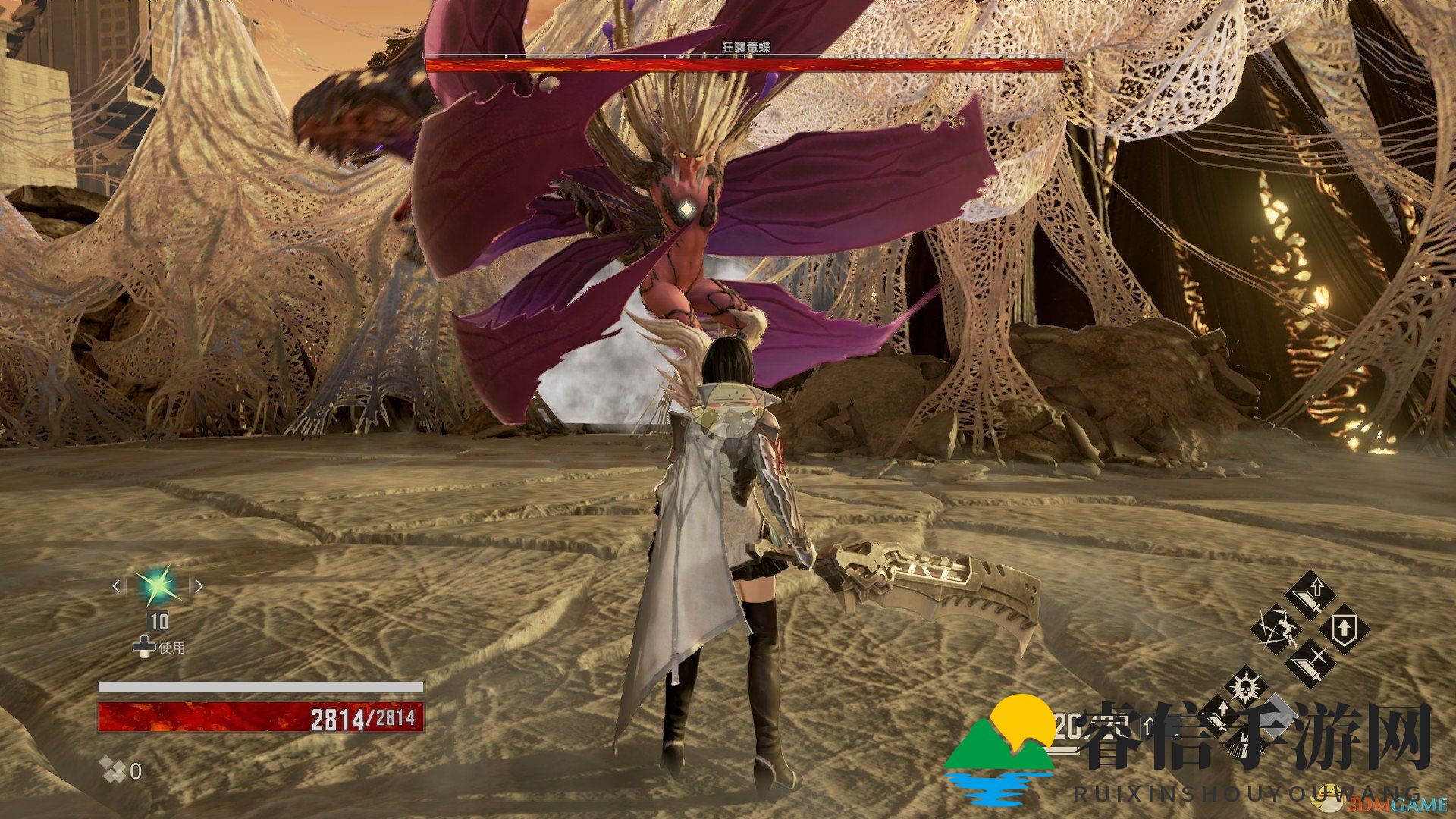This screenshot has height=819, width=1456.
Task: Cycle to the next quick item
Action: pyautogui.click(x=199, y=585)
